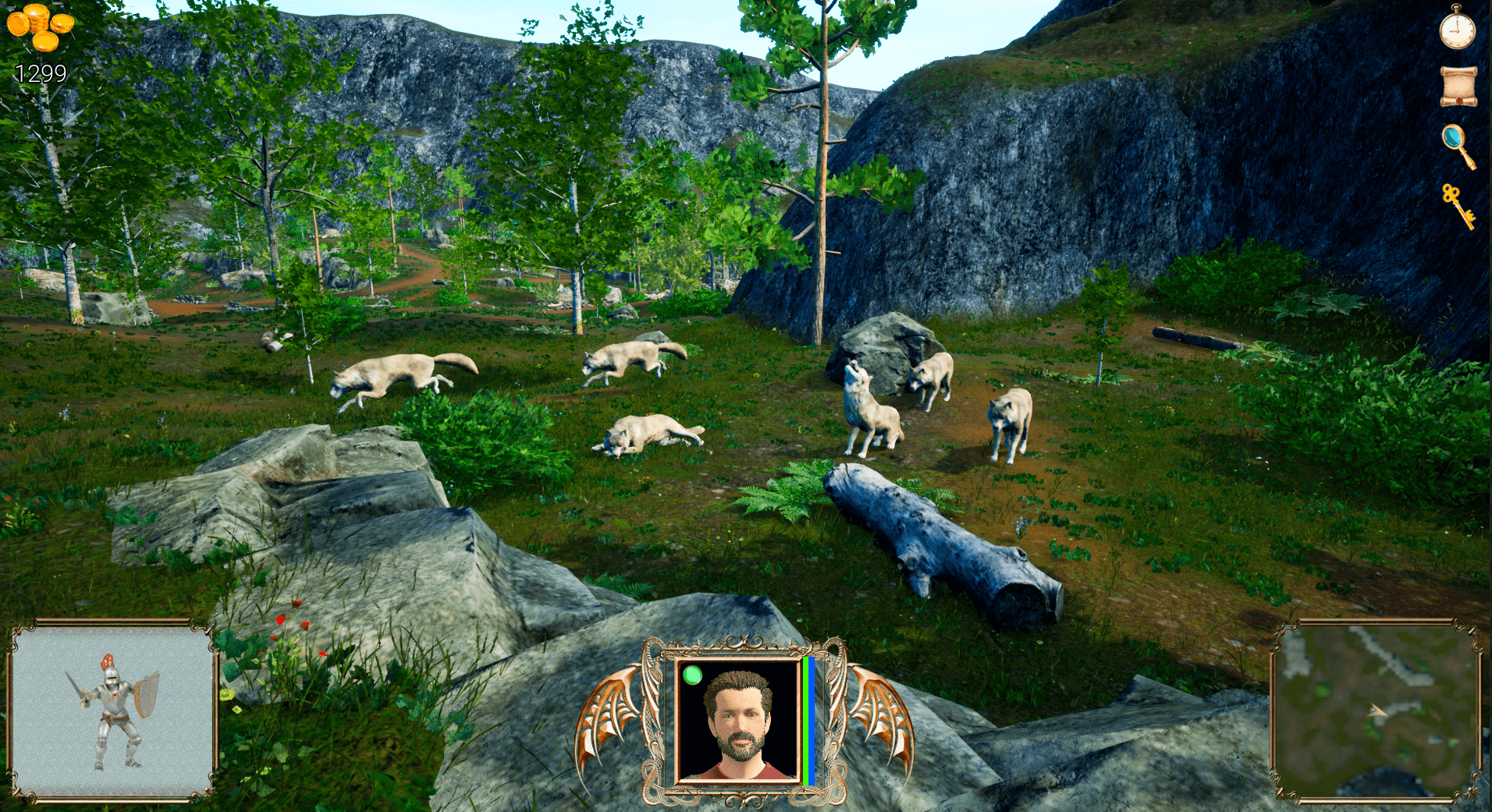This screenshot has width=1492, height=812.
Task: Open the parchment scroll journal
Action: coord(1458,86)
